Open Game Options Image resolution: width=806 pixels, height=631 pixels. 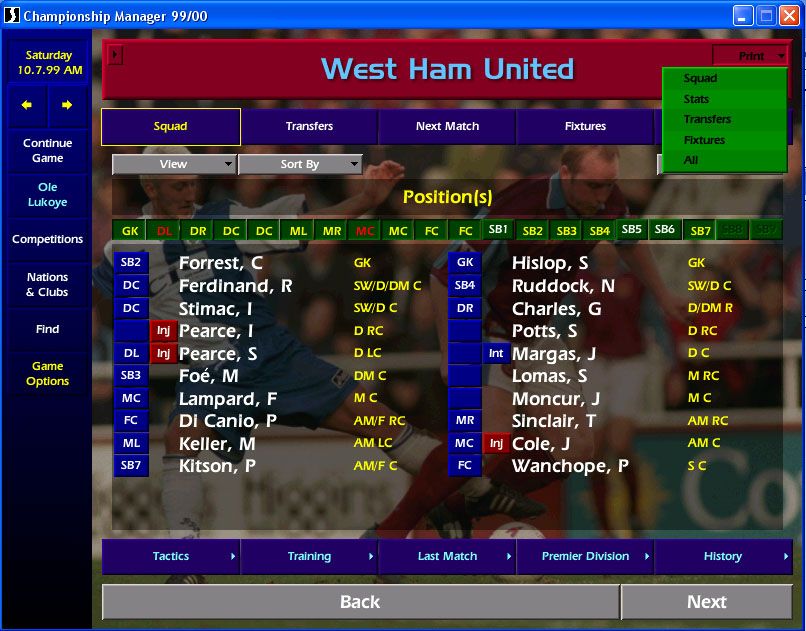click(47, 374)
